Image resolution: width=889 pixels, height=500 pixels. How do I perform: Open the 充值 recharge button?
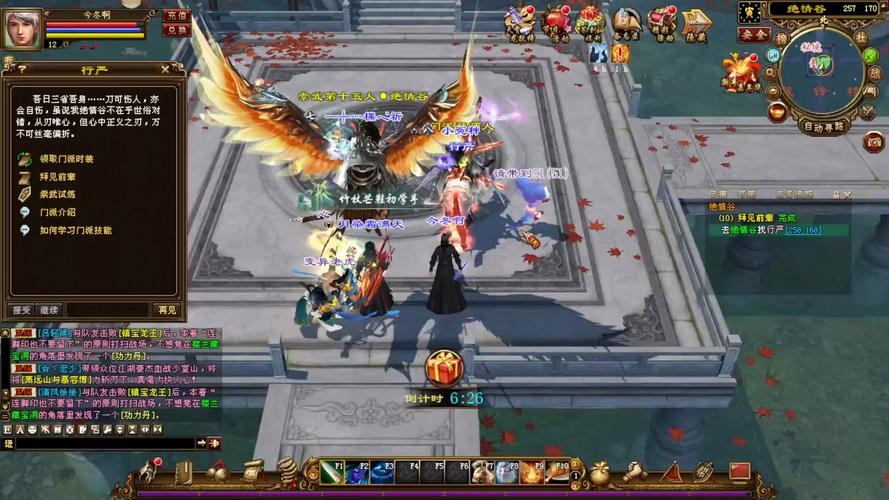pyautogui.click(x=176, y=16)
